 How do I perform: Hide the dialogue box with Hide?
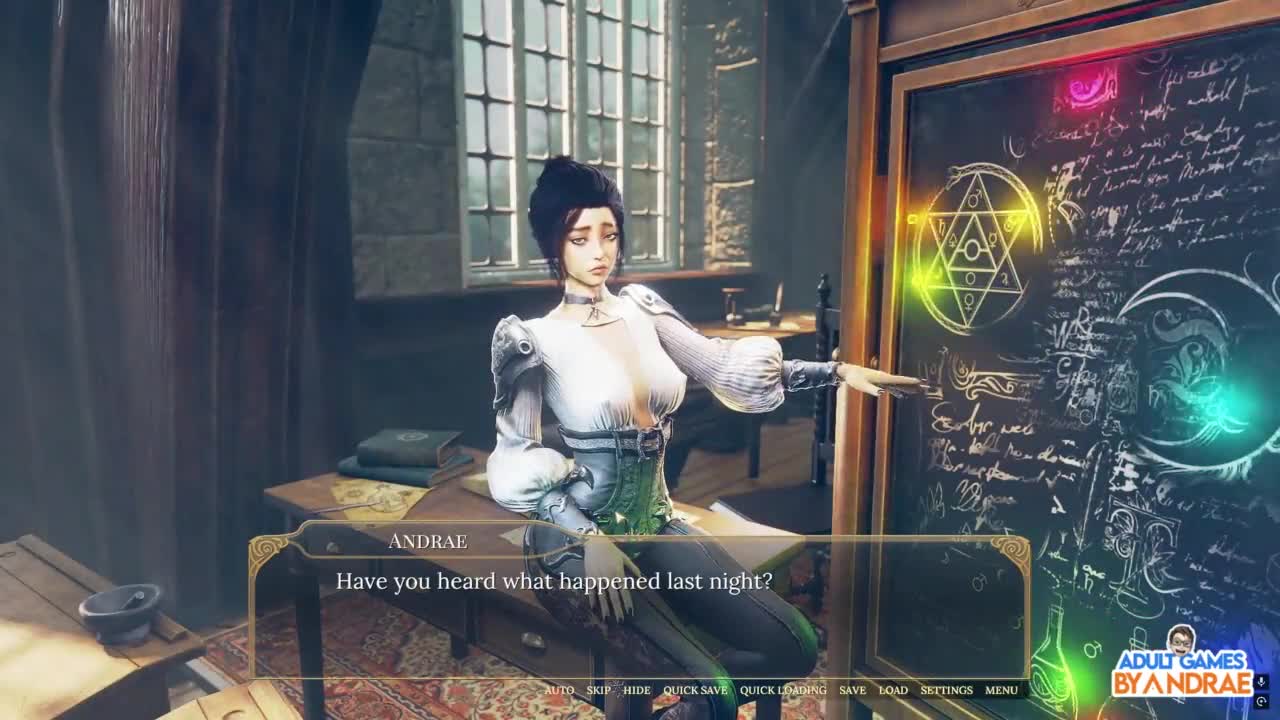pyautogui.click(x=636, y=690)
